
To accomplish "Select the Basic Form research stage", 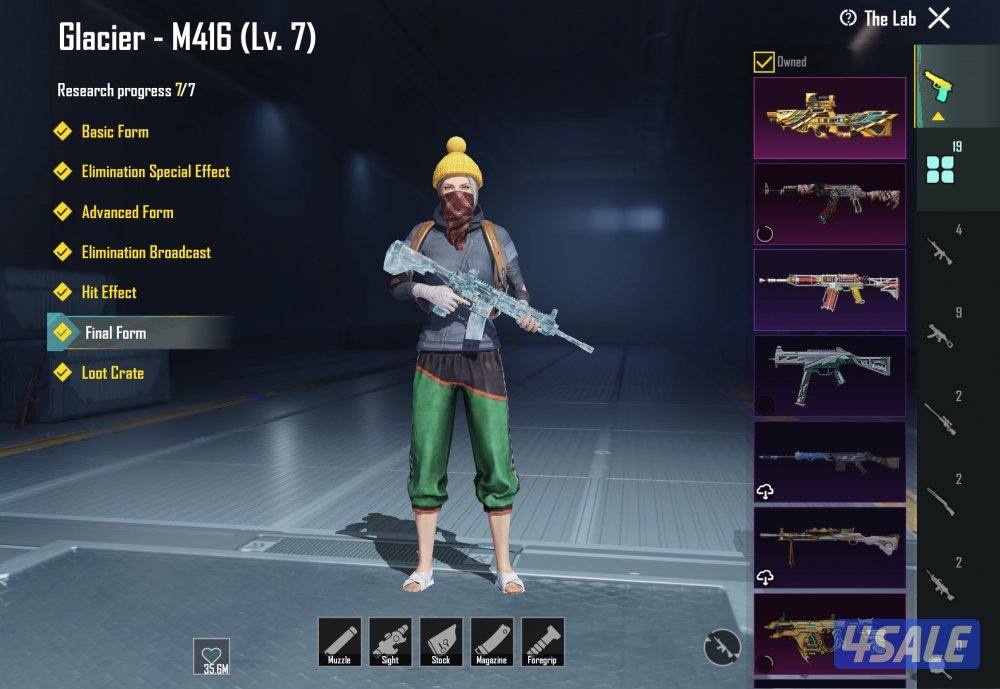I will tap(114, 132).
